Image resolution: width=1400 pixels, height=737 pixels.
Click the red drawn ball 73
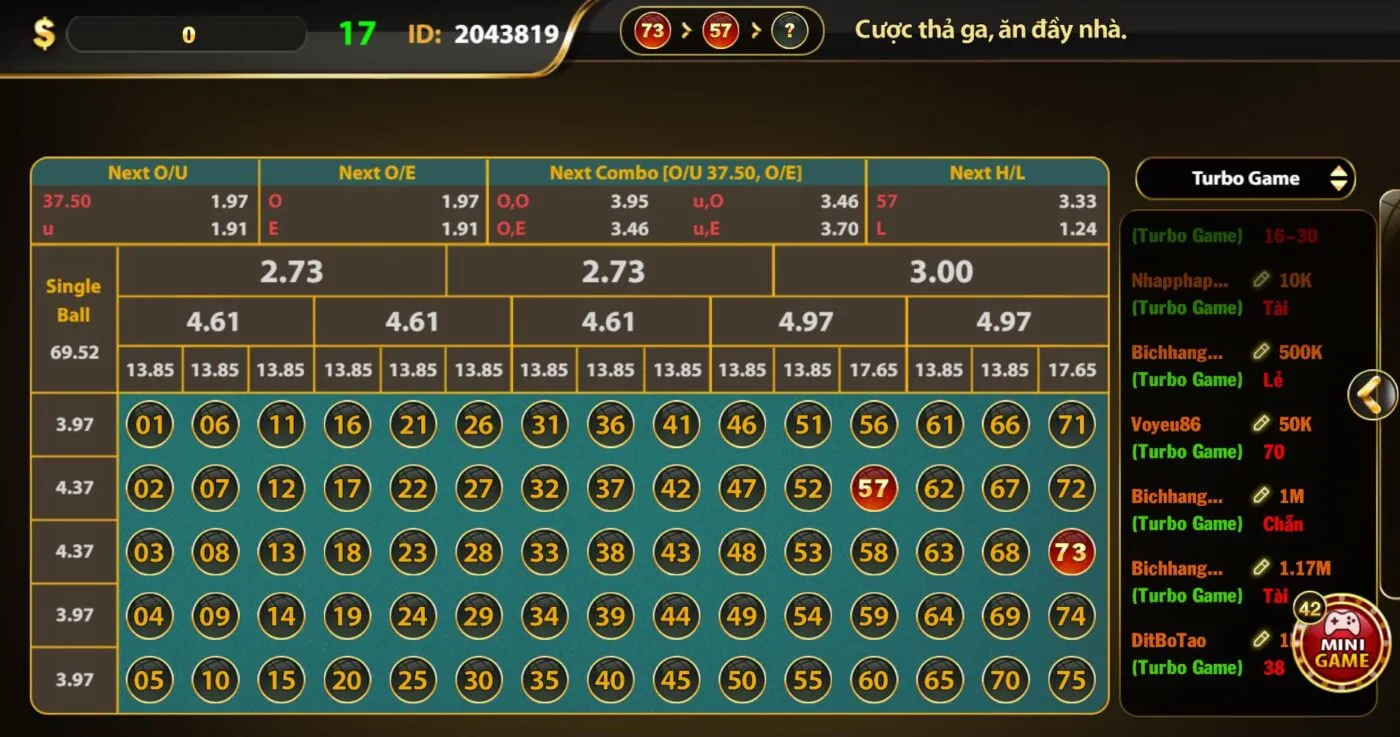pos(1071,552)
